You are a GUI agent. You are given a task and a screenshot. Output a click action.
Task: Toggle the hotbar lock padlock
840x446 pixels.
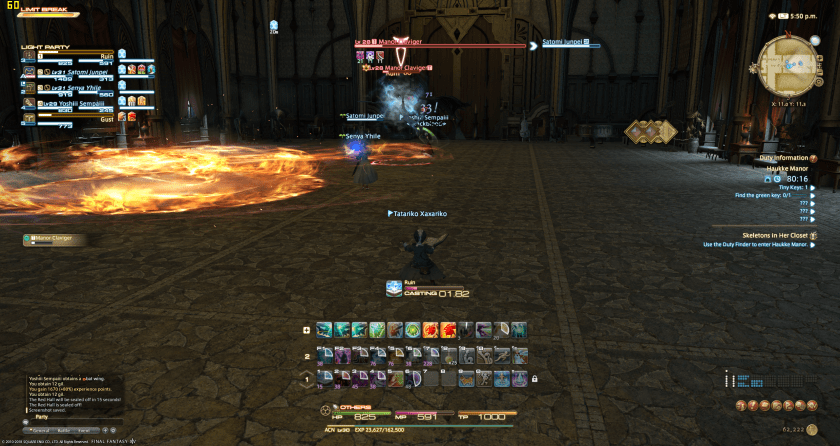point(535,379)
